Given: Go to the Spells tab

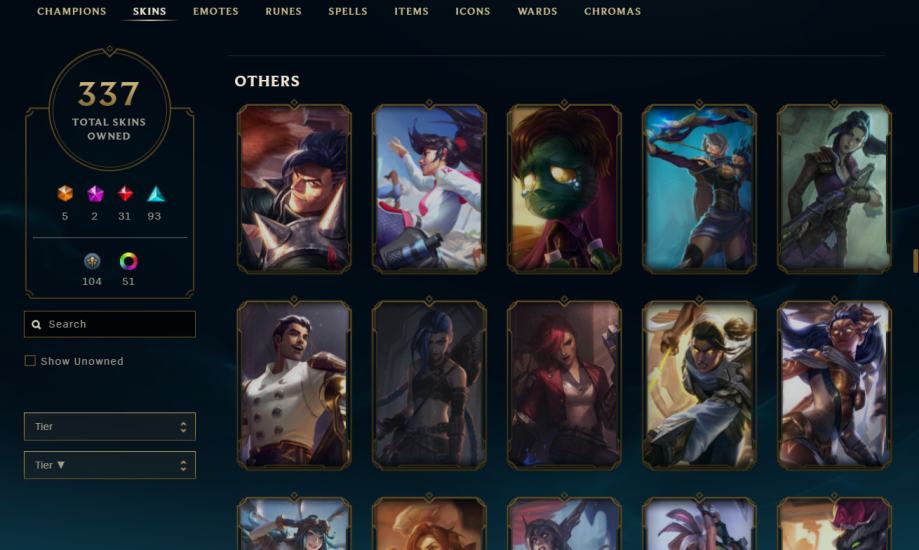Looking at the screenshot, I should (348, 12).
